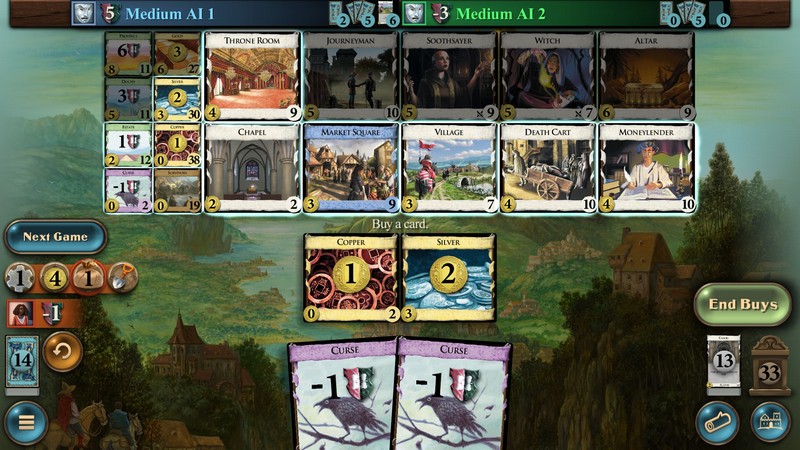Buy a Chapel card
The width and height of the screenshot is (800, 450).
[x=251, y=167]
